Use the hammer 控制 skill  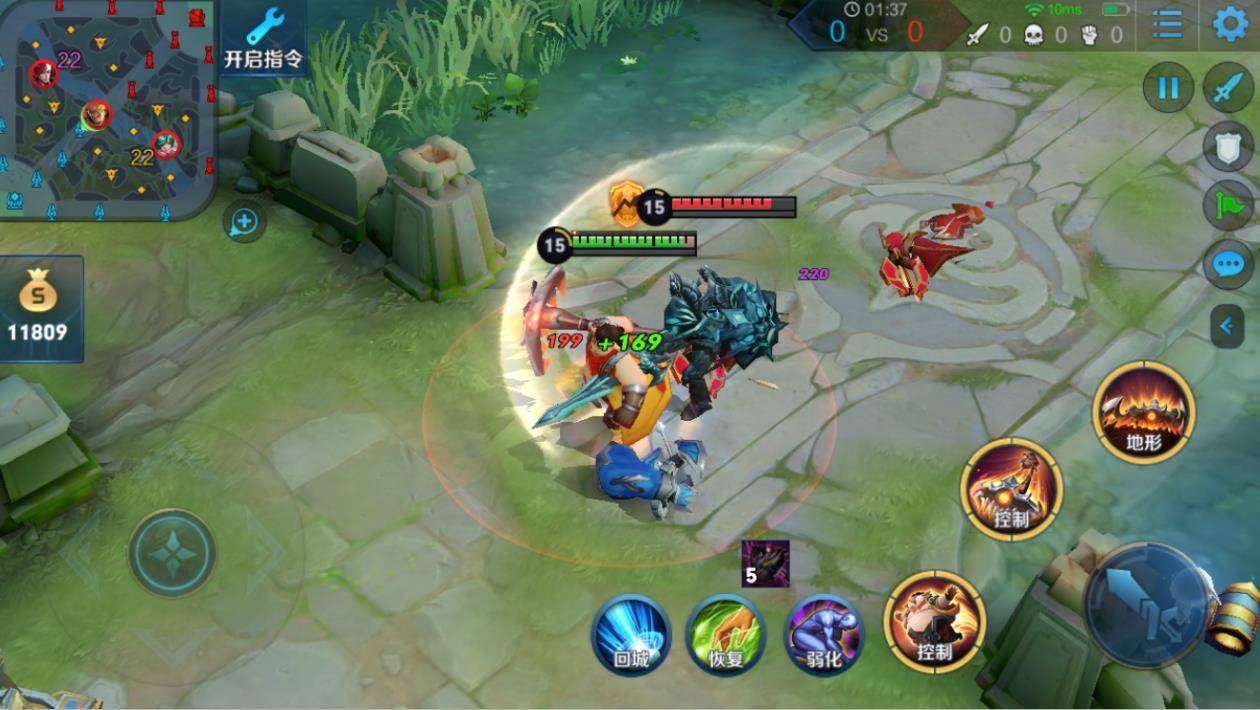(x=1011, y=488)
